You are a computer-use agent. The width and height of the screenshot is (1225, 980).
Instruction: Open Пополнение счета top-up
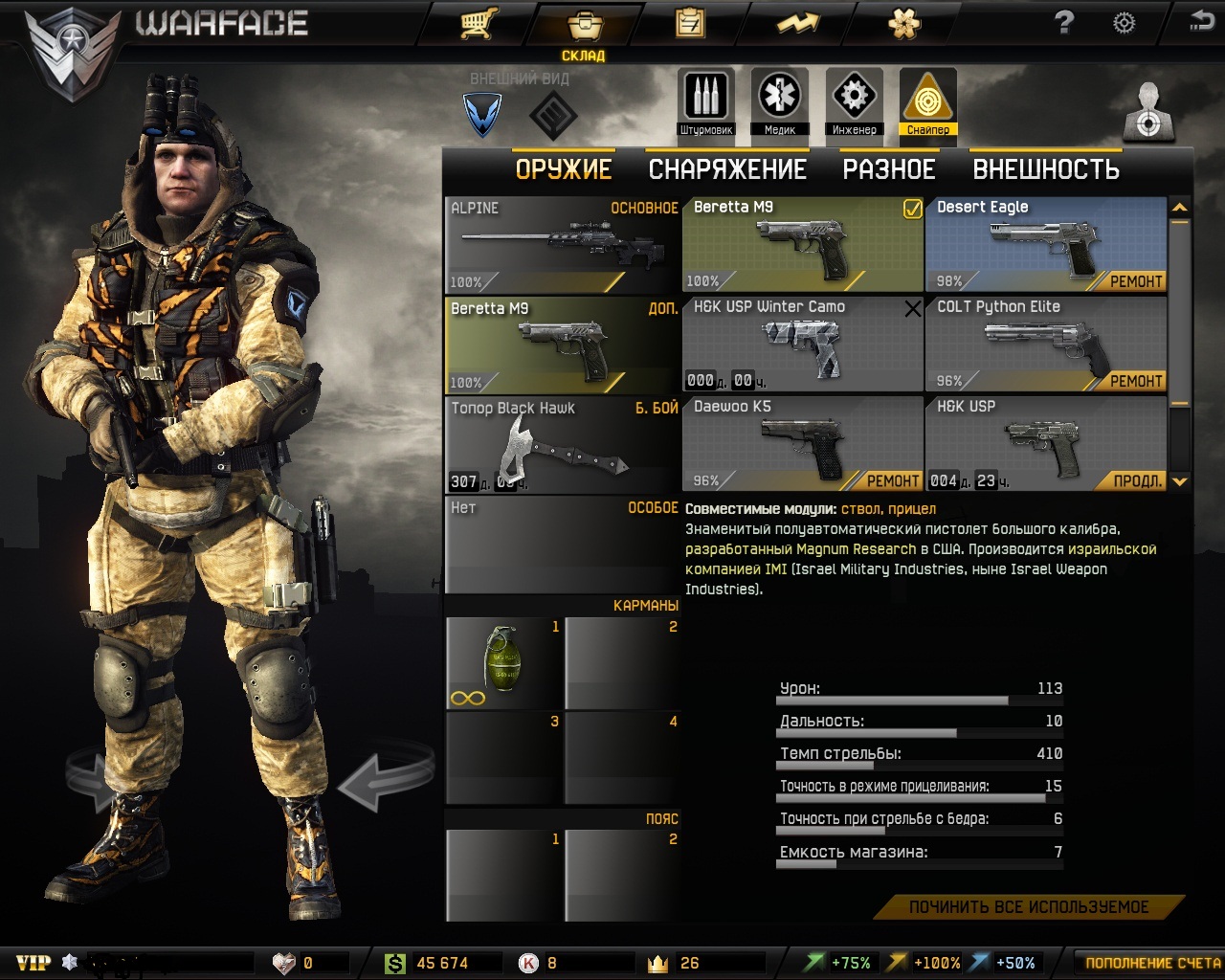tap(1152, 963)
